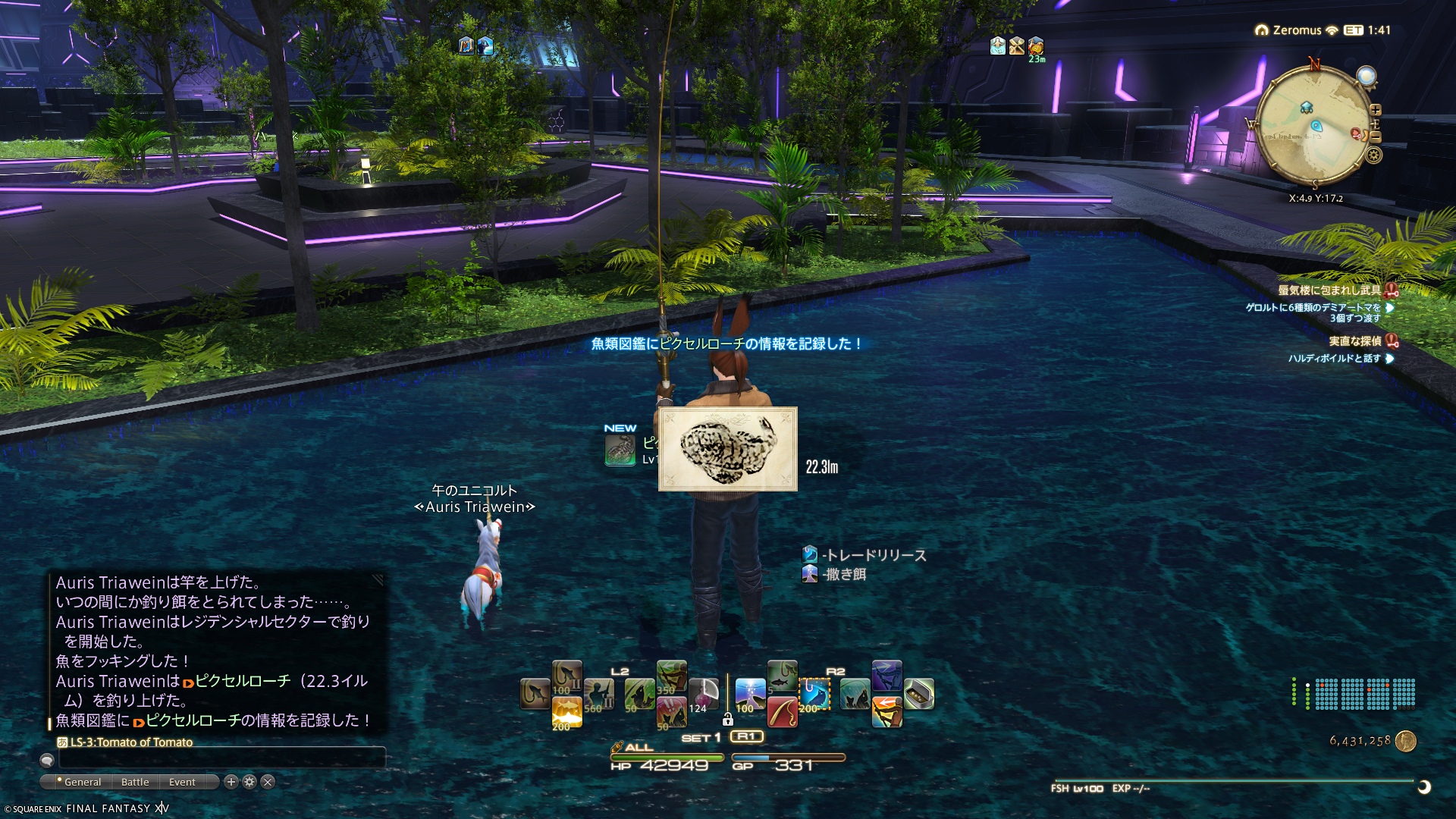Image resolution: width=1456 pixels, height=819 pixels.
Task: Click the chat text input field
Action: tap(221, 758)
